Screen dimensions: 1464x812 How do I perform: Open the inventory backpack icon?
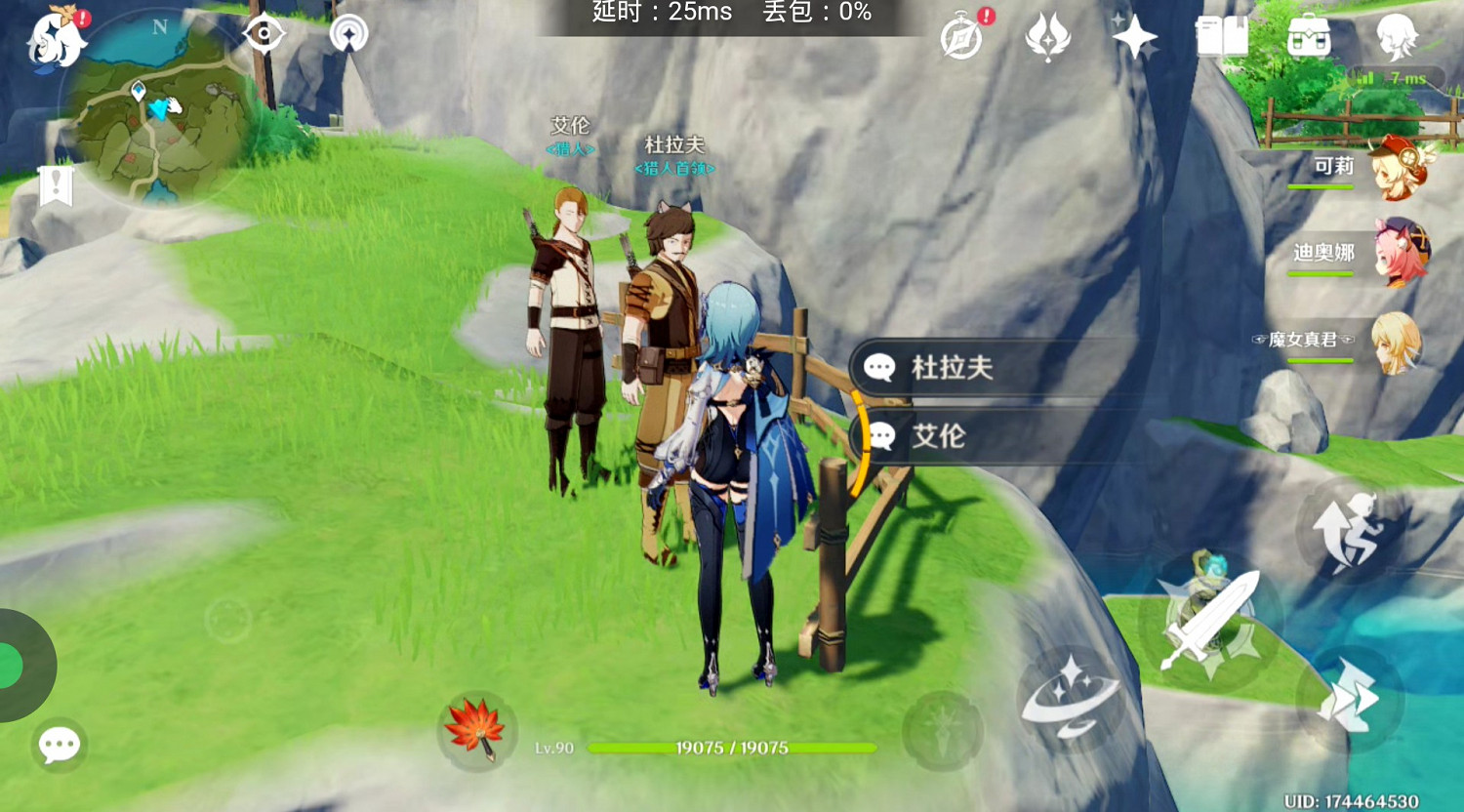coord(1308,36)
